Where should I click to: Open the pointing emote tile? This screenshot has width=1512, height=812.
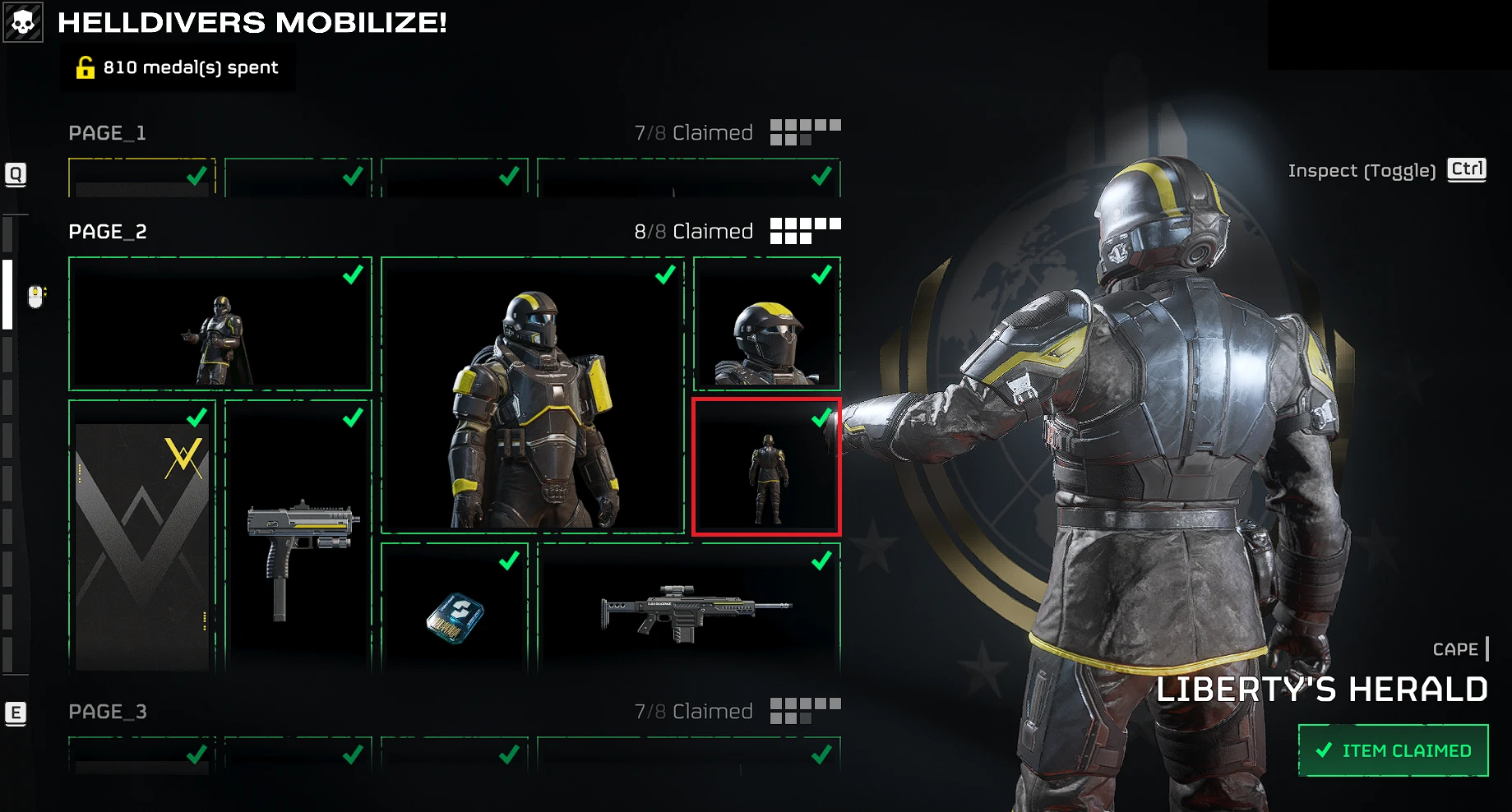(x=220, y=324)
